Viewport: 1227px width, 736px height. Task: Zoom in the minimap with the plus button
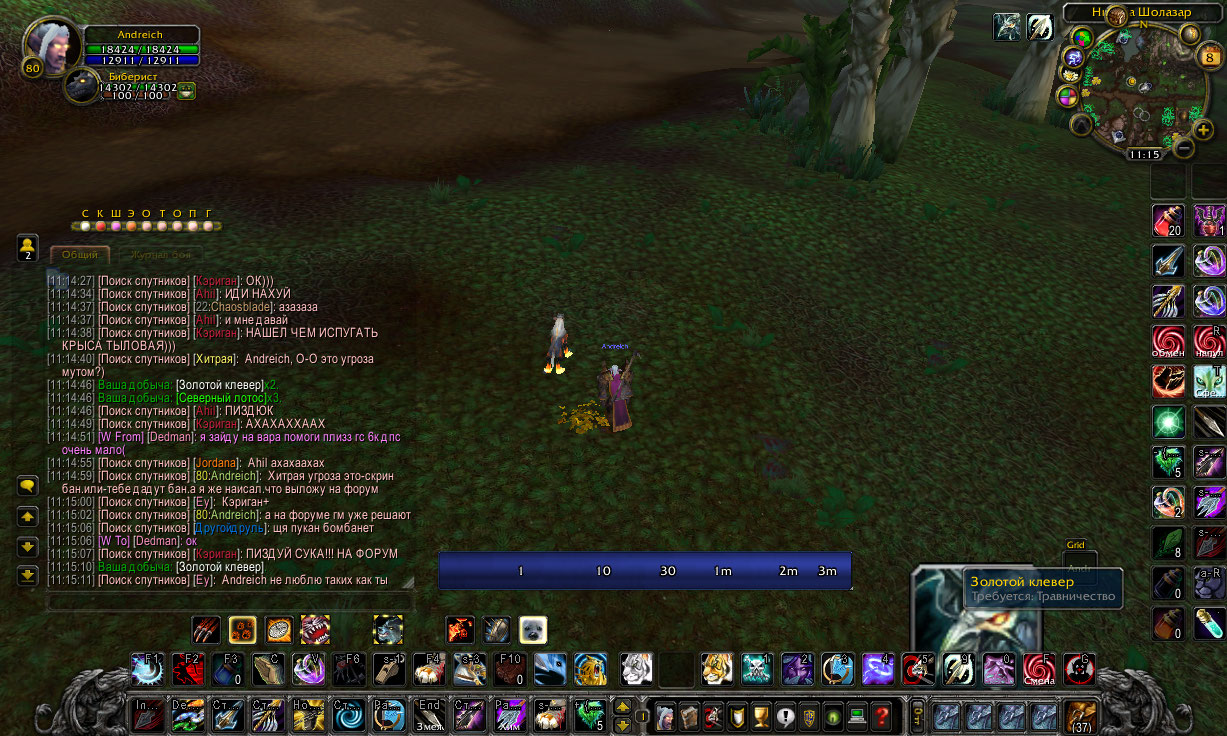point(1203,129)
